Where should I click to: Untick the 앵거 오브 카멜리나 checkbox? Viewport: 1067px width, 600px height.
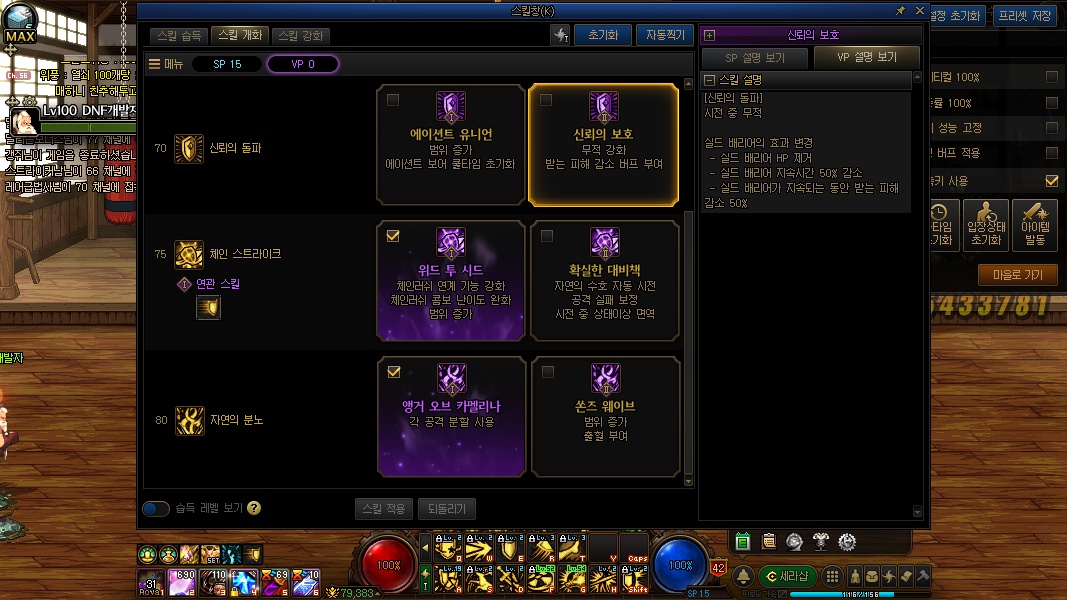point(393,372)
